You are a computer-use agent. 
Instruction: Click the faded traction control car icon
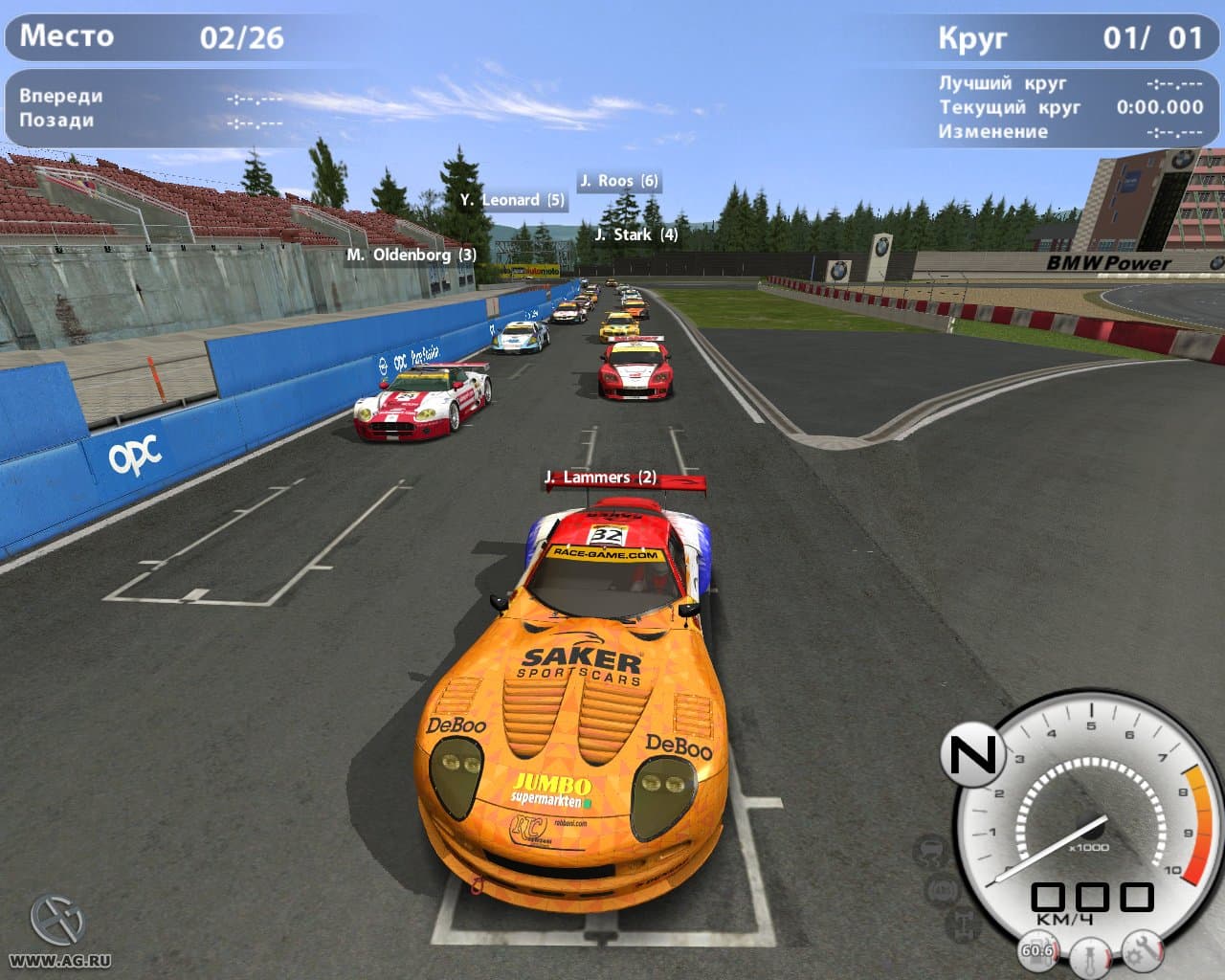[931, 850]
